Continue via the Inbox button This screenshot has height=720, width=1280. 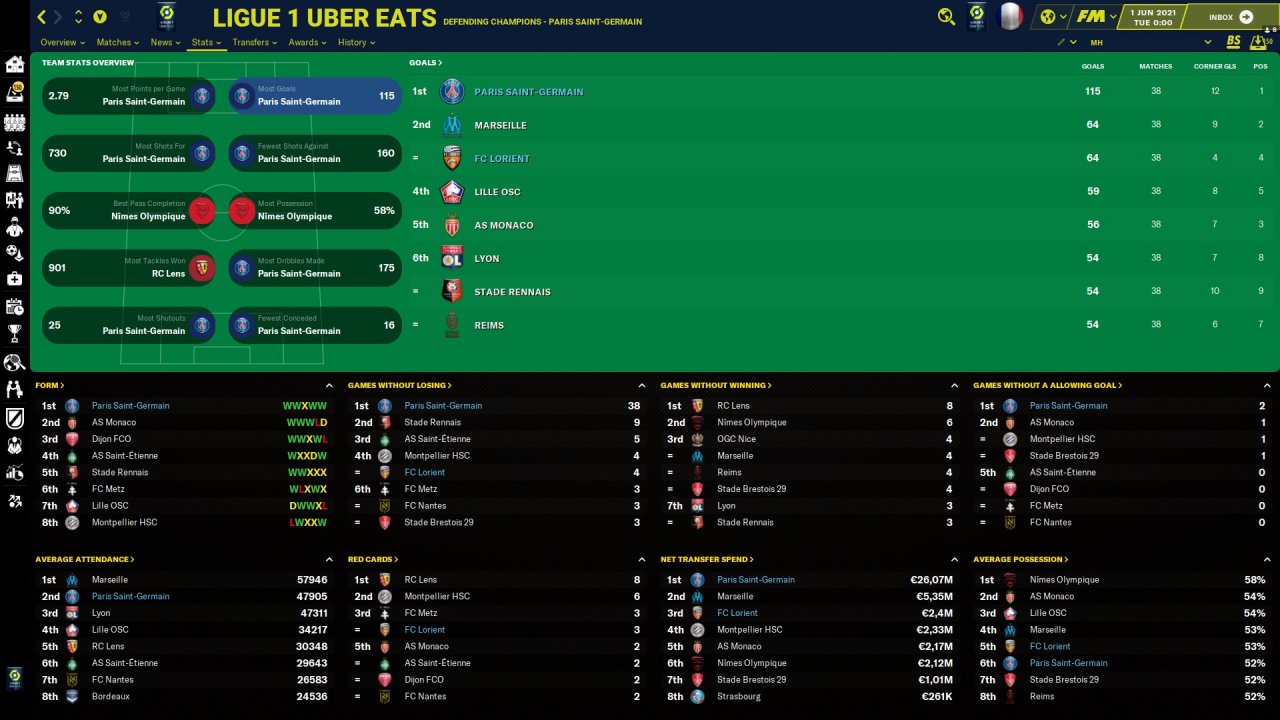point(1230,17)
